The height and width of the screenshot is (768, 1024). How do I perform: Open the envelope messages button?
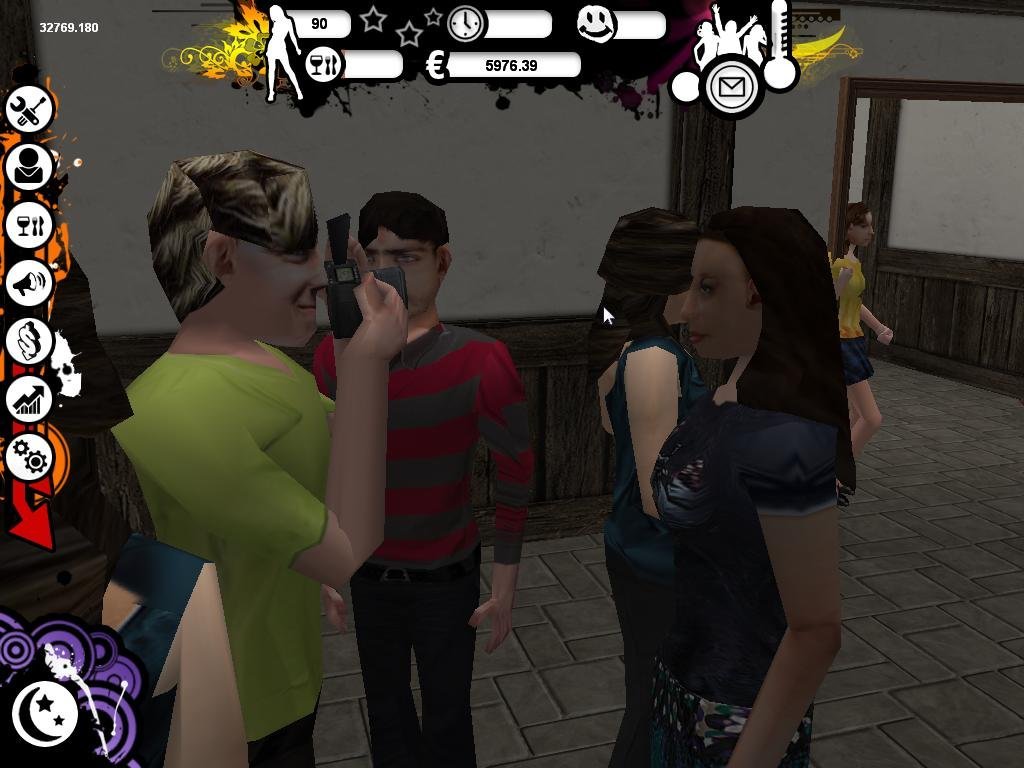tap(733, 87)
